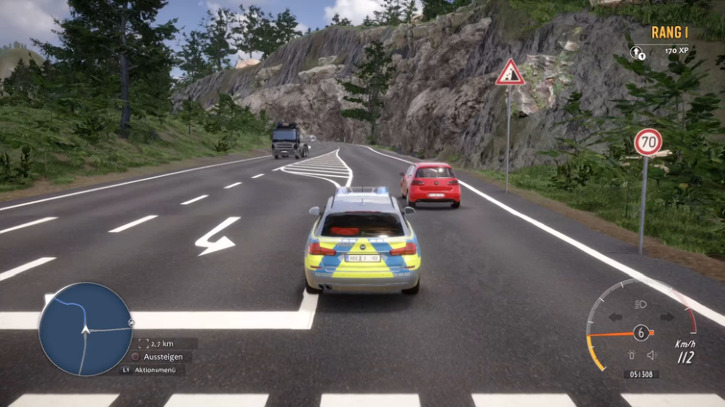The image size is (725, 407).
Task: Click the RANG I rank label
Action: 669,32
